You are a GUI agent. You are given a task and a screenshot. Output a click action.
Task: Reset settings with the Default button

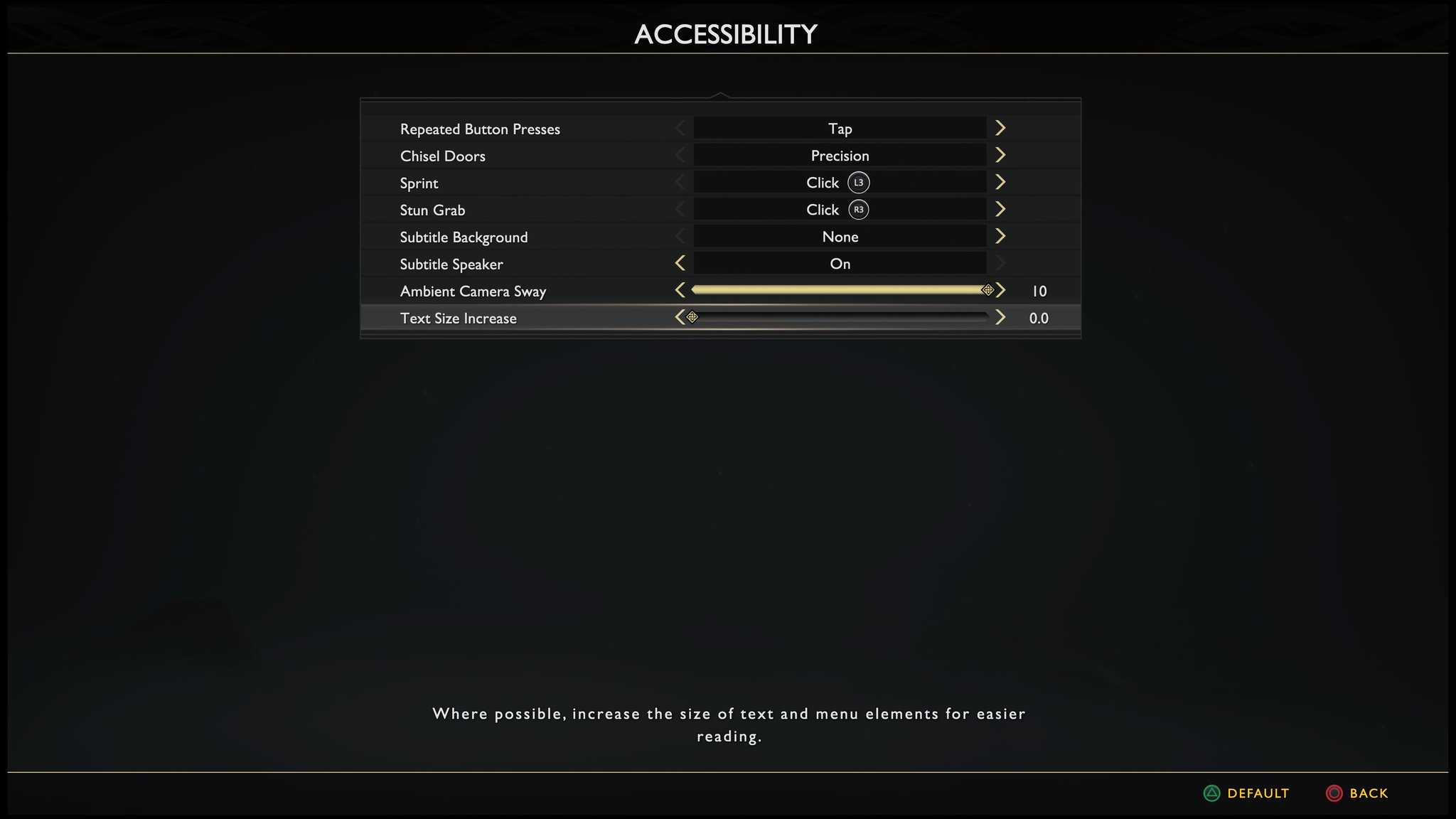pyautogui.click(x=1246, y=793)
